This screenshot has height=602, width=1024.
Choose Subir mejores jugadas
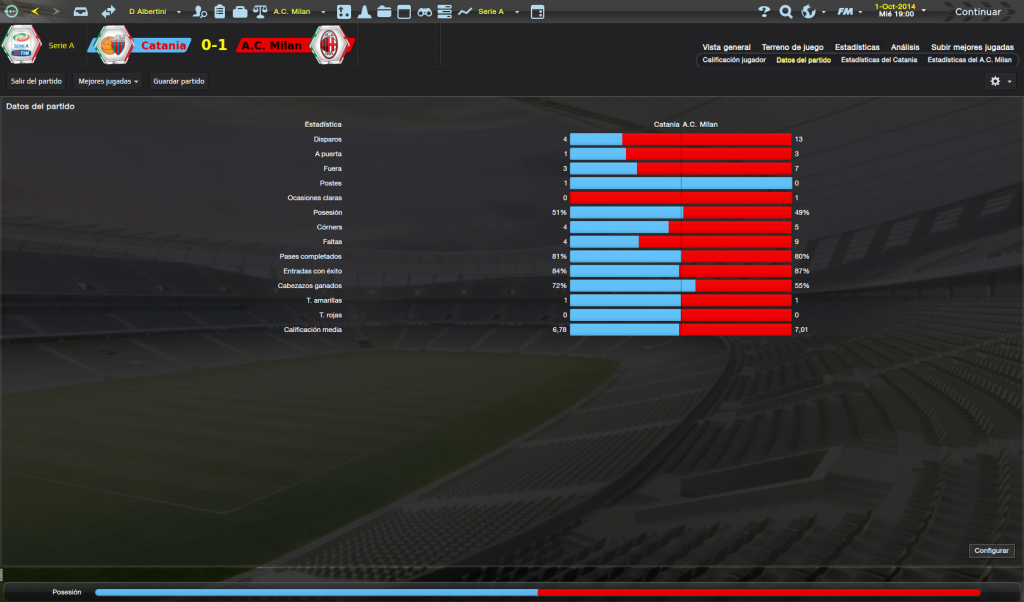(972, 47)
